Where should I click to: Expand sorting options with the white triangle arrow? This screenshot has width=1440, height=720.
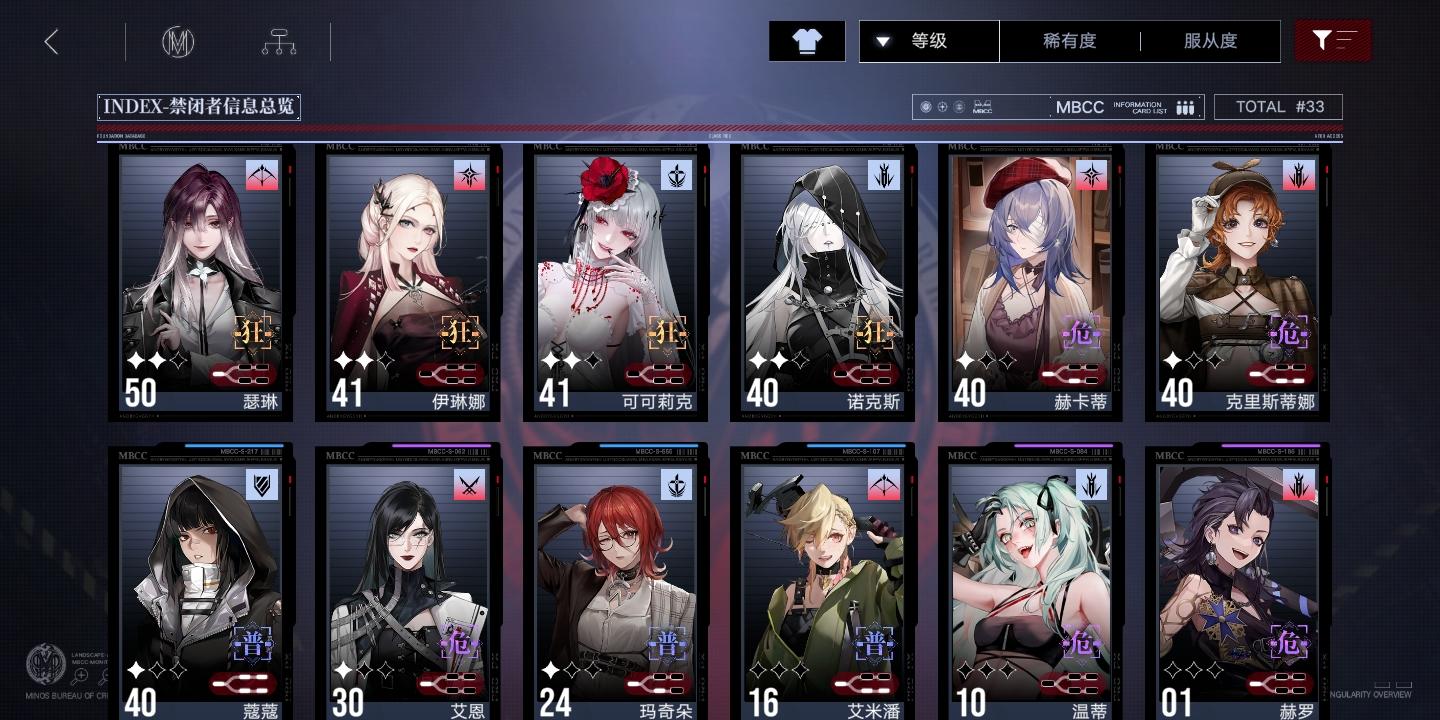click(x=883, y=41)
